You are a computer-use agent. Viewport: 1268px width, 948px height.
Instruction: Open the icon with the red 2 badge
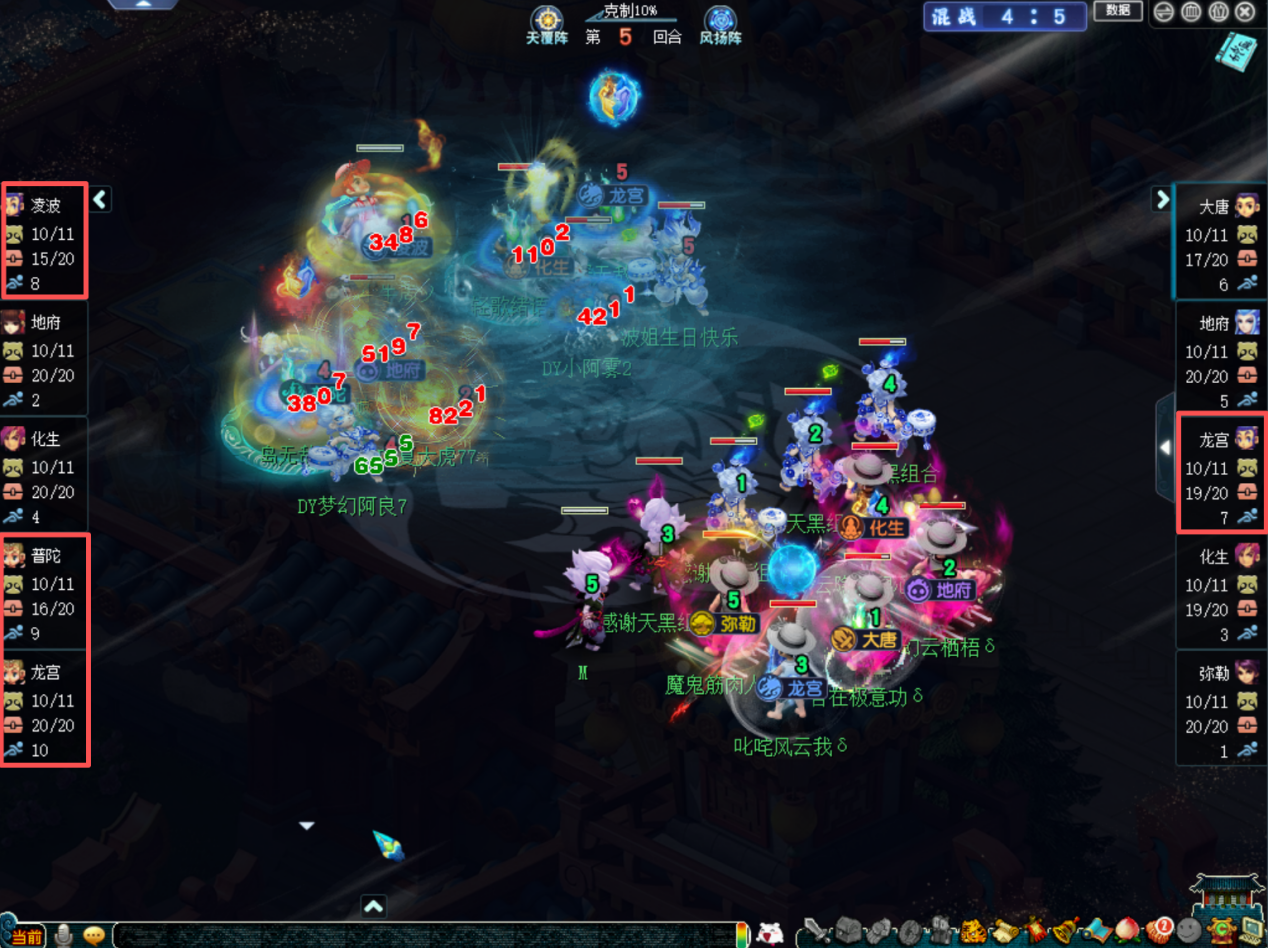(1159, 932)
